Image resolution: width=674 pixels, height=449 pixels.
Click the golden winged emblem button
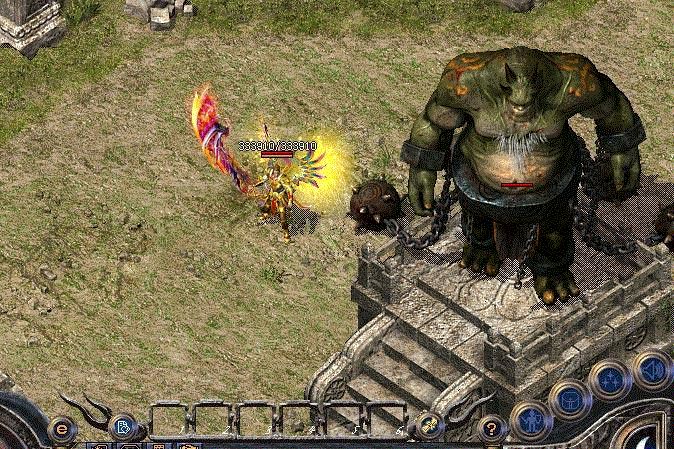430,425
